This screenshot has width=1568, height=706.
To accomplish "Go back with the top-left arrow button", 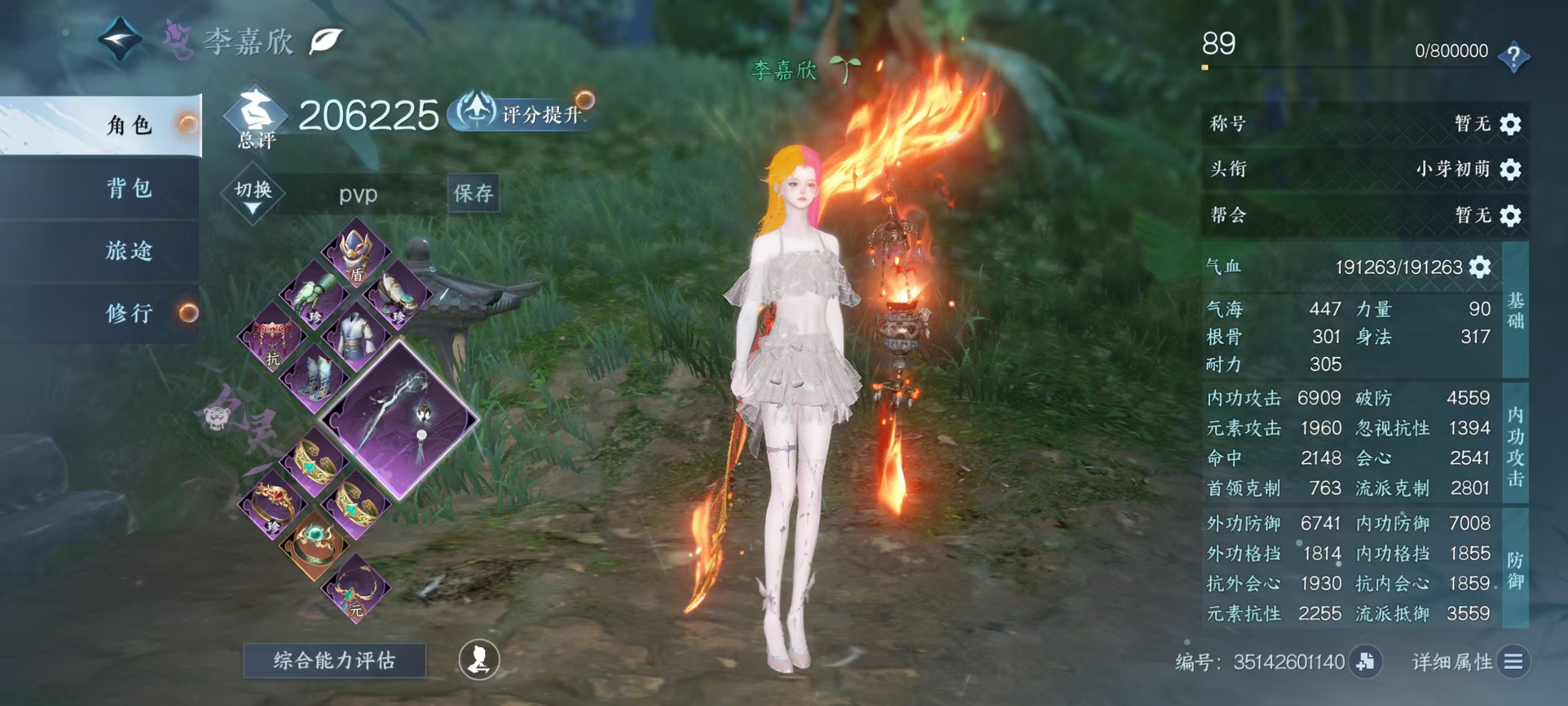I will (x=120, y=40).
